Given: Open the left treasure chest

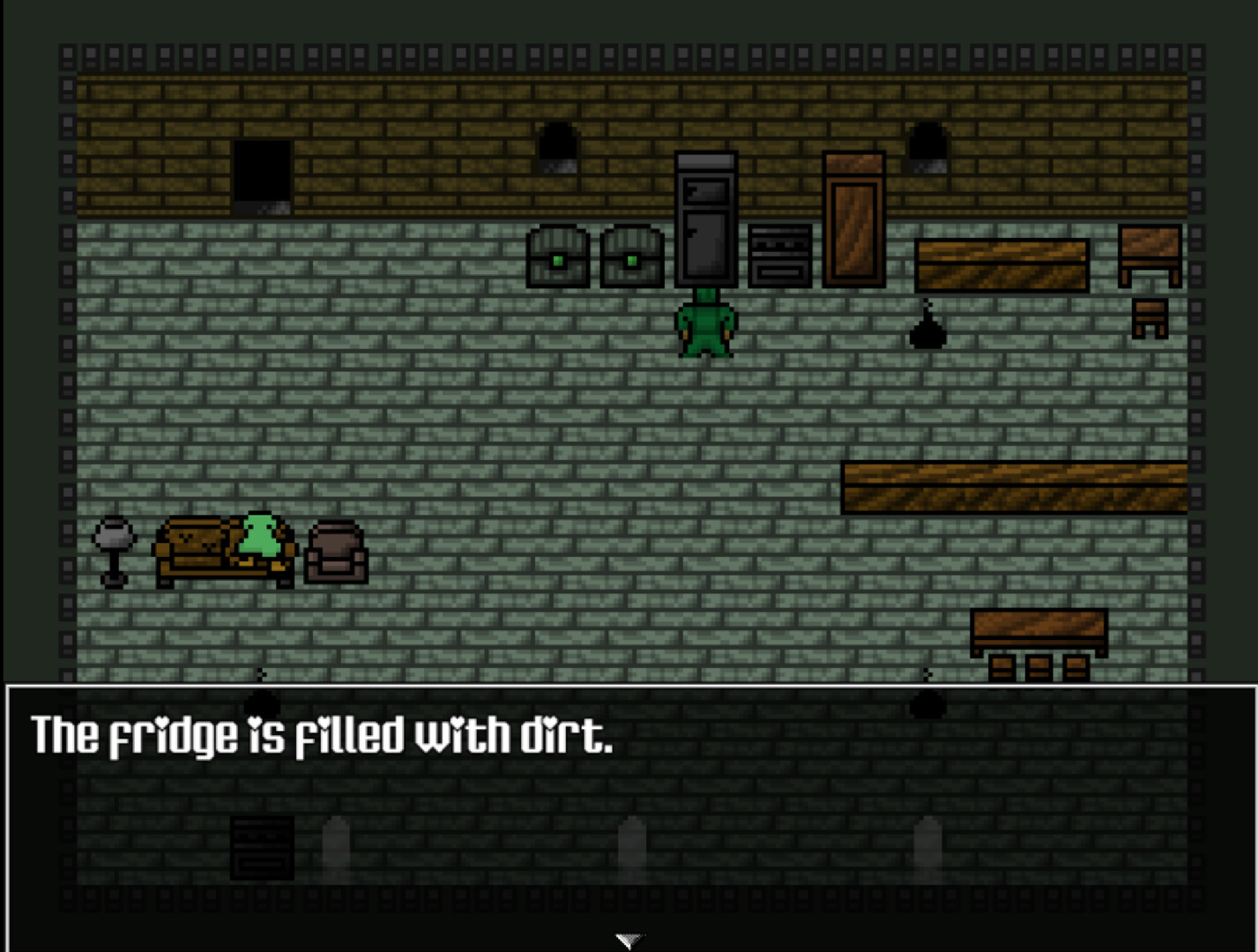Looking at the screenshot, I should 557,257.
